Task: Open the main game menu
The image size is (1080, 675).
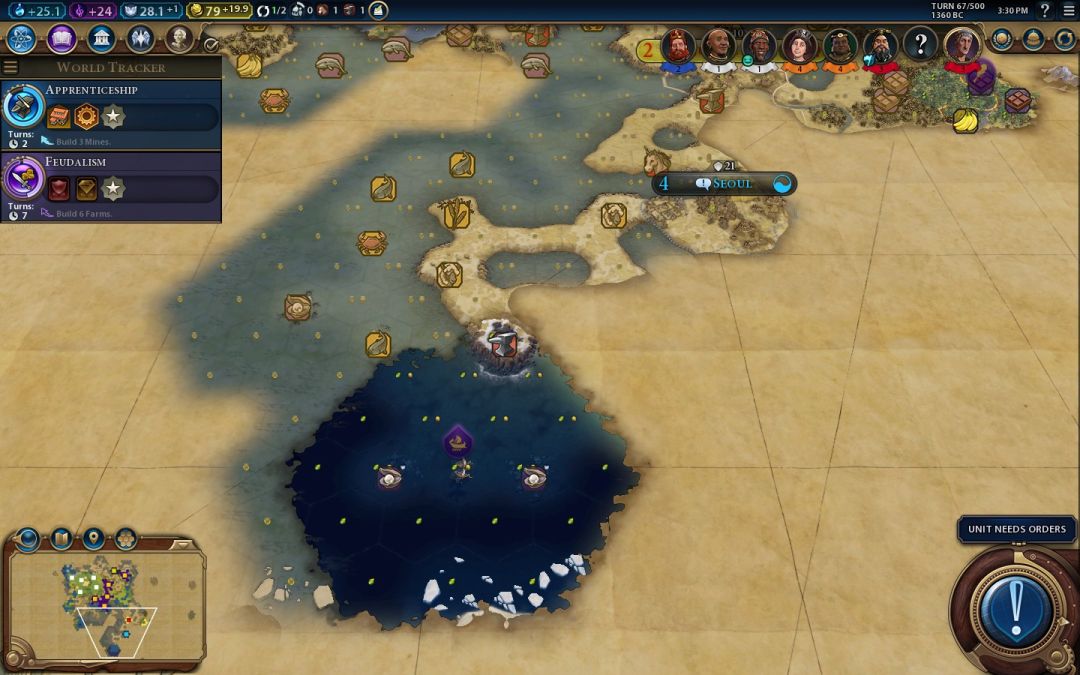Action: (x=1067, y=10)
